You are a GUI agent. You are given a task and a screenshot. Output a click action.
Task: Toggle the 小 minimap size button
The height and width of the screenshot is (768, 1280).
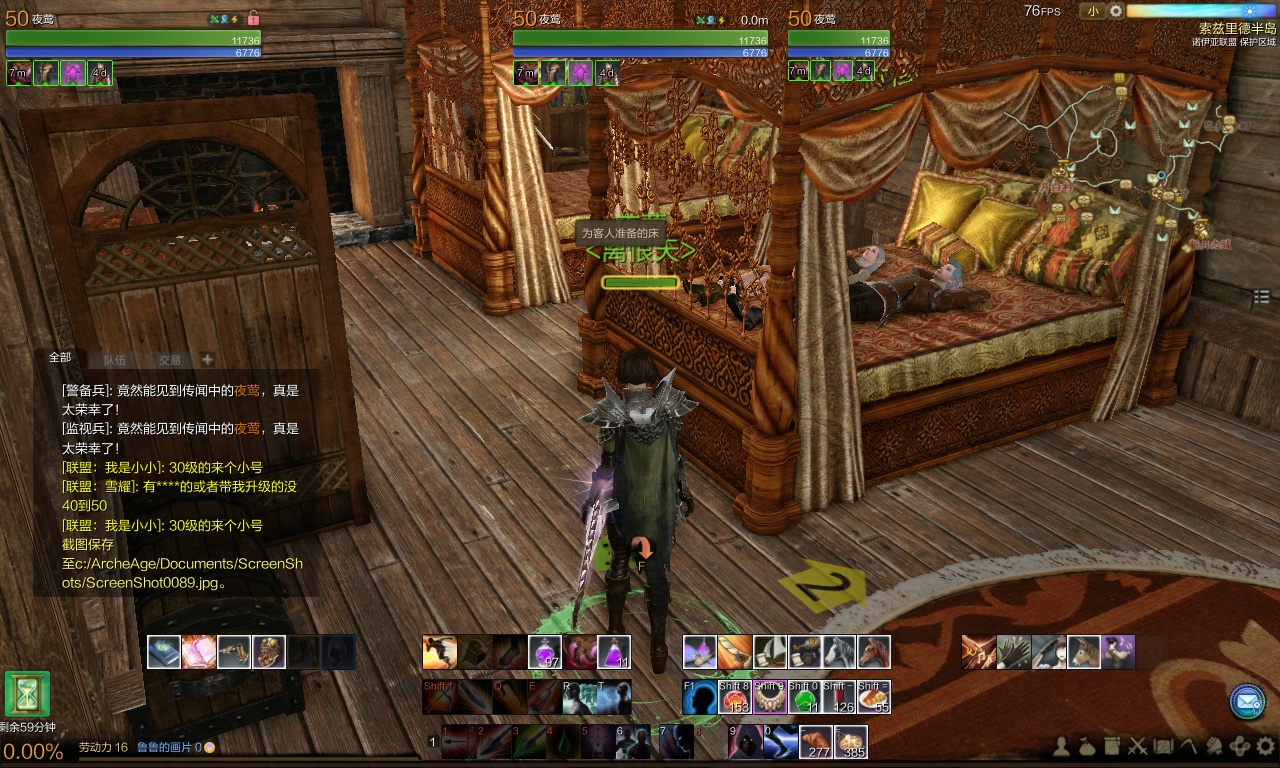pos(1092,11)
